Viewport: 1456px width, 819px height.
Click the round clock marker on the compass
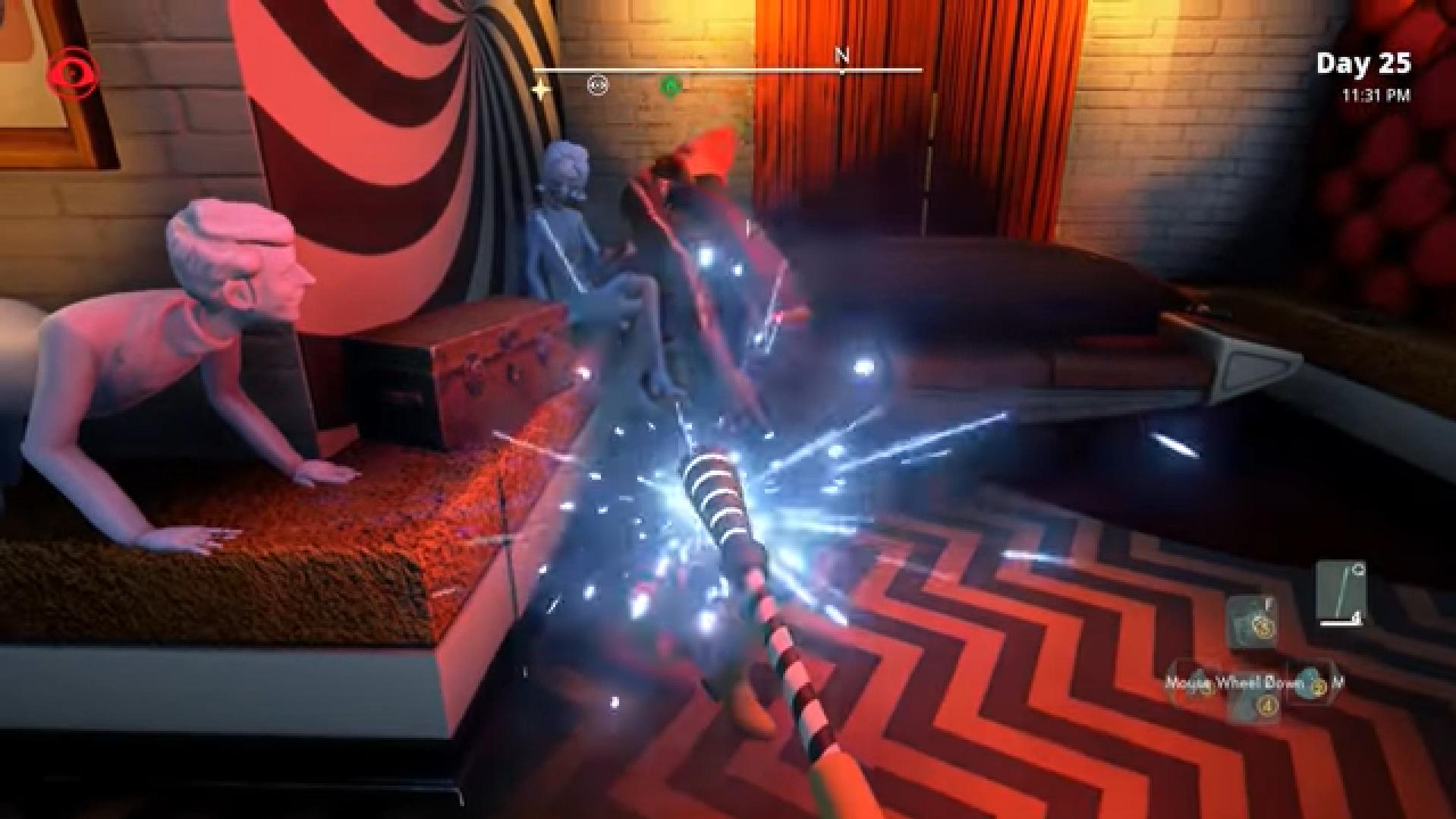click(x=598, y=85)
